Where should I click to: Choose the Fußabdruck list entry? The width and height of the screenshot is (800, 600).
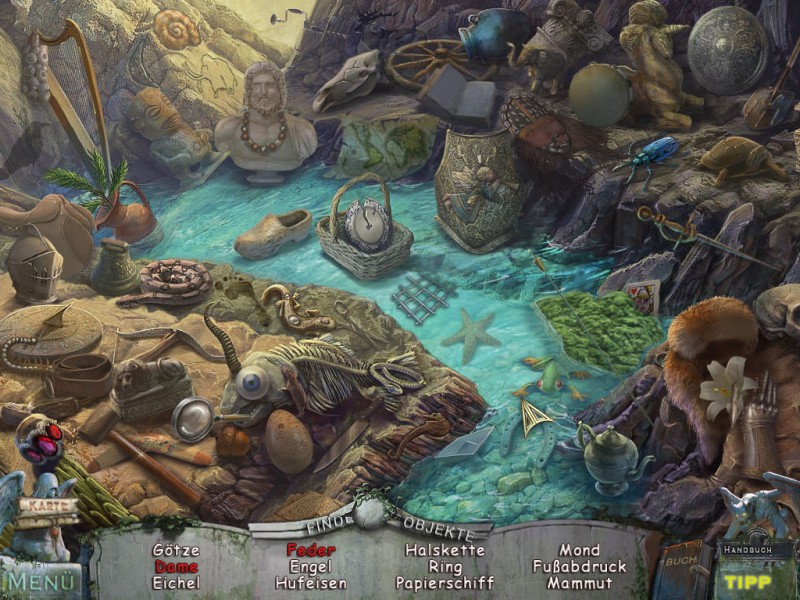pyautogui.click(x=579, y=566)
